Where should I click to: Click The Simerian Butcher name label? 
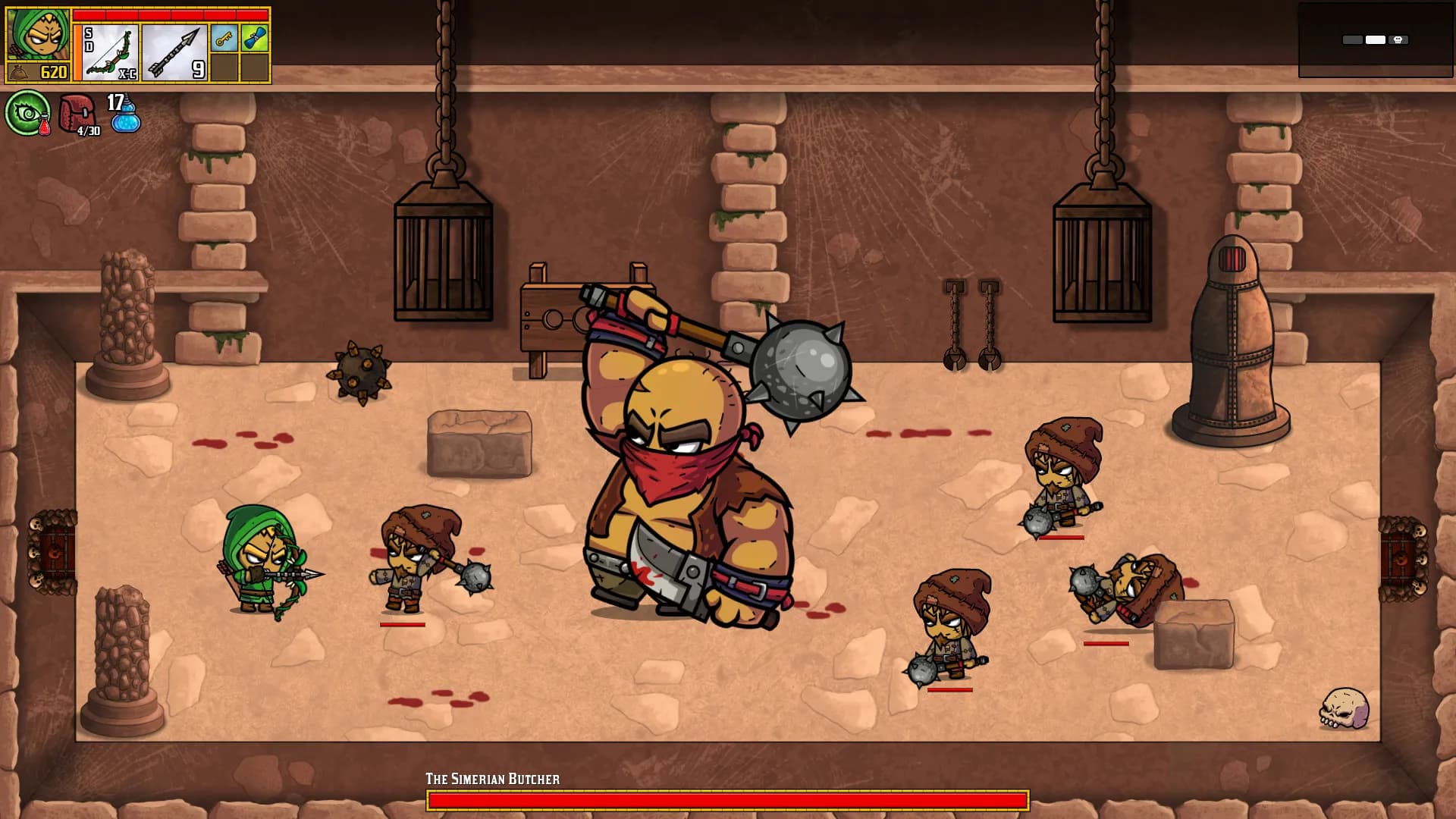point(494,778)
